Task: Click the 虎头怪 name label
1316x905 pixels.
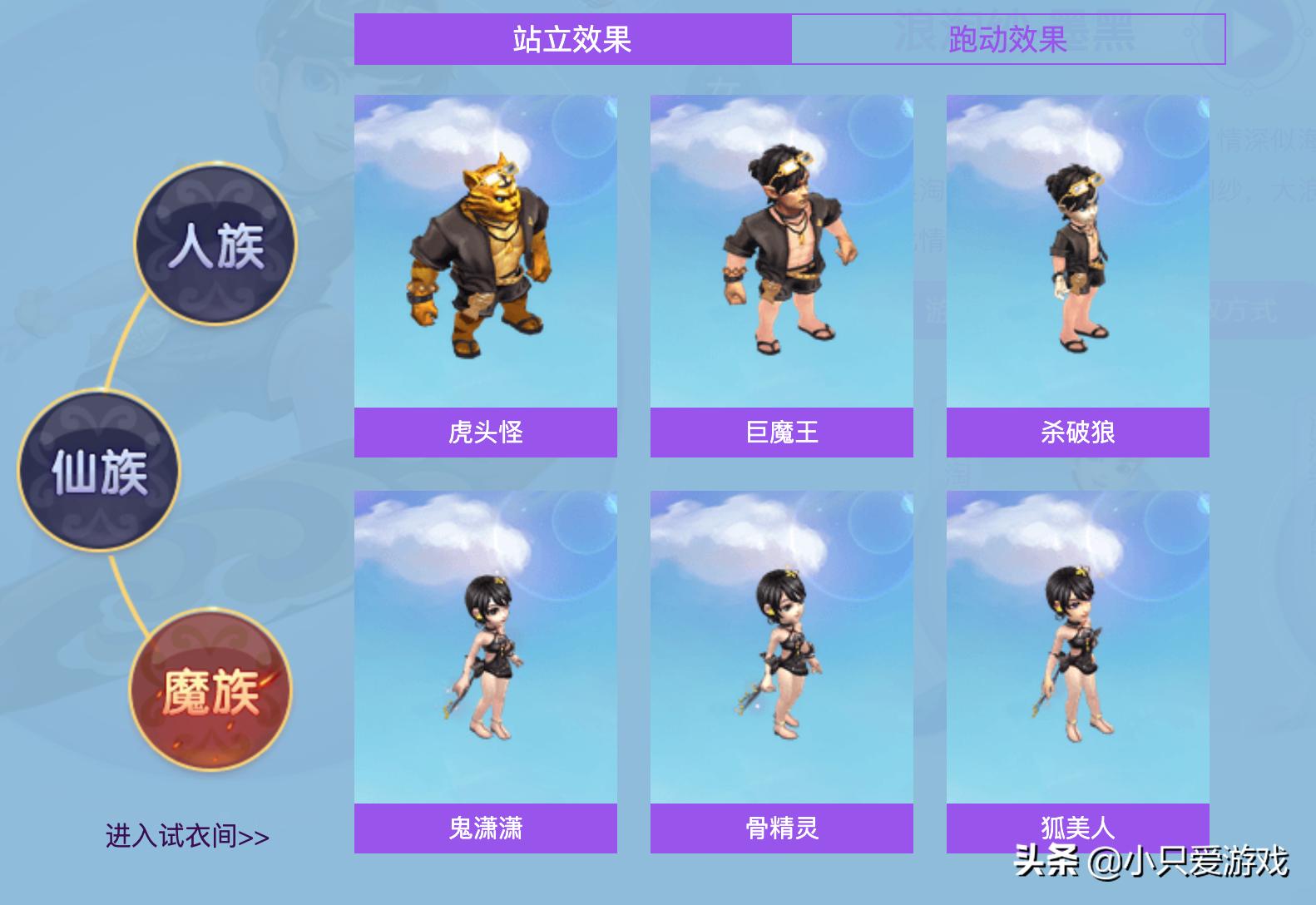Action: [485, 433]
